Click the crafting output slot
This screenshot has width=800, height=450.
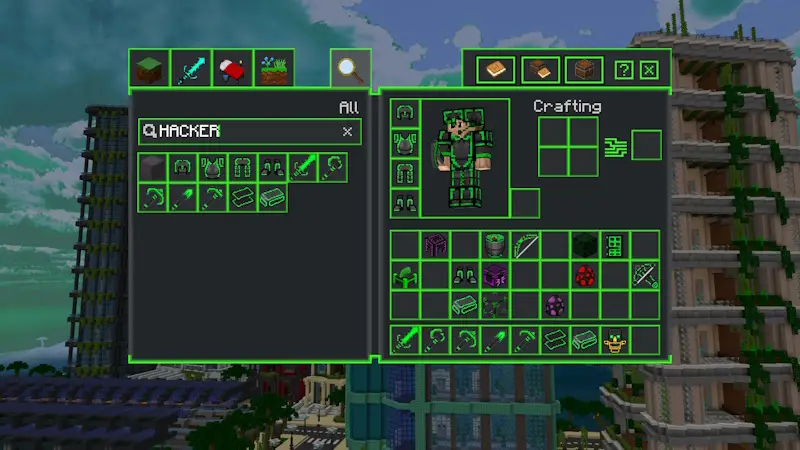(x=646, y=145)
